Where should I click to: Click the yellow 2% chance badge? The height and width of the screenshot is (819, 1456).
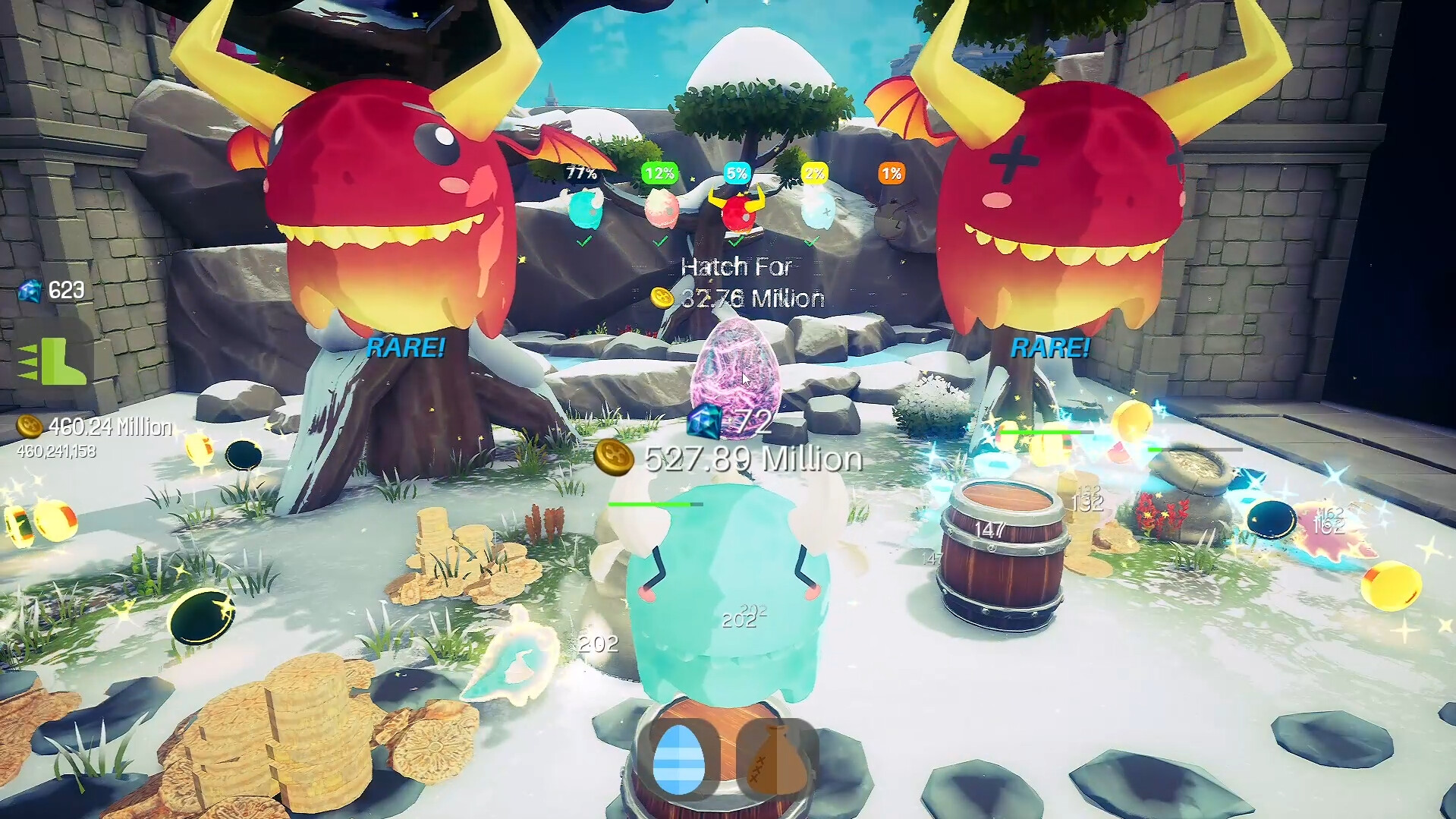point(813,172)
